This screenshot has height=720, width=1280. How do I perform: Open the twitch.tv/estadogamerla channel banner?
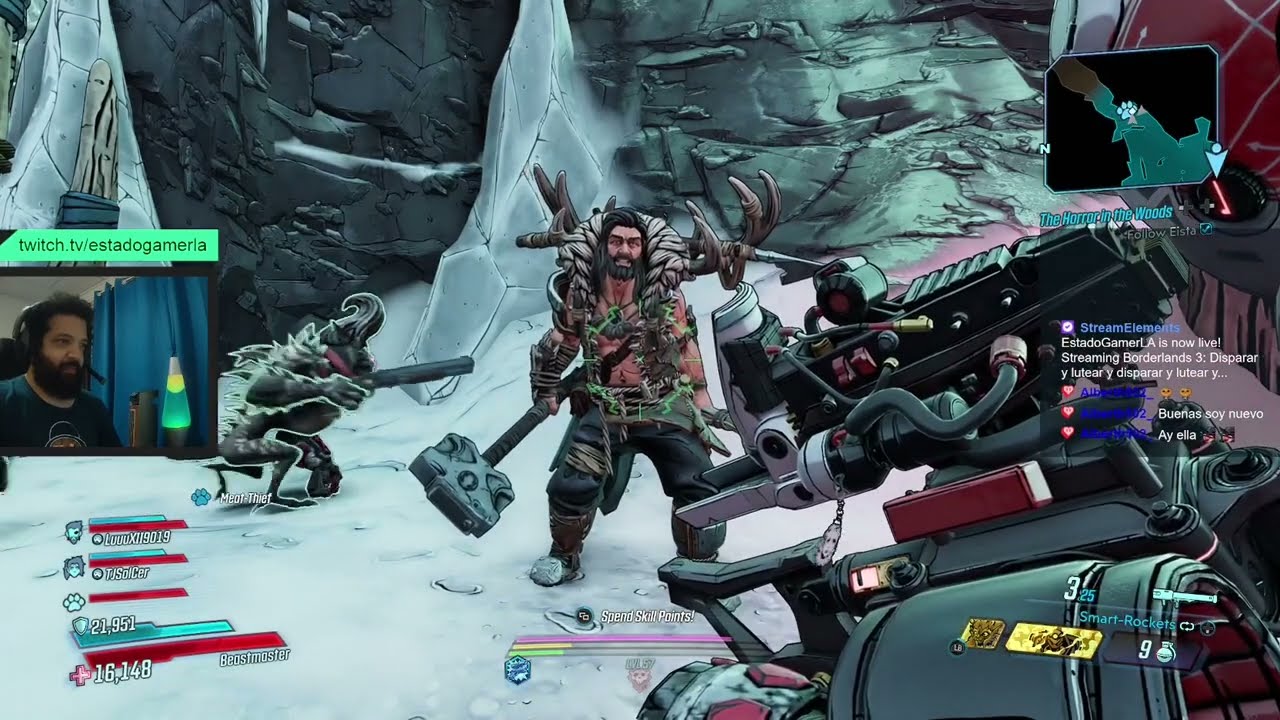pos(110,245)
